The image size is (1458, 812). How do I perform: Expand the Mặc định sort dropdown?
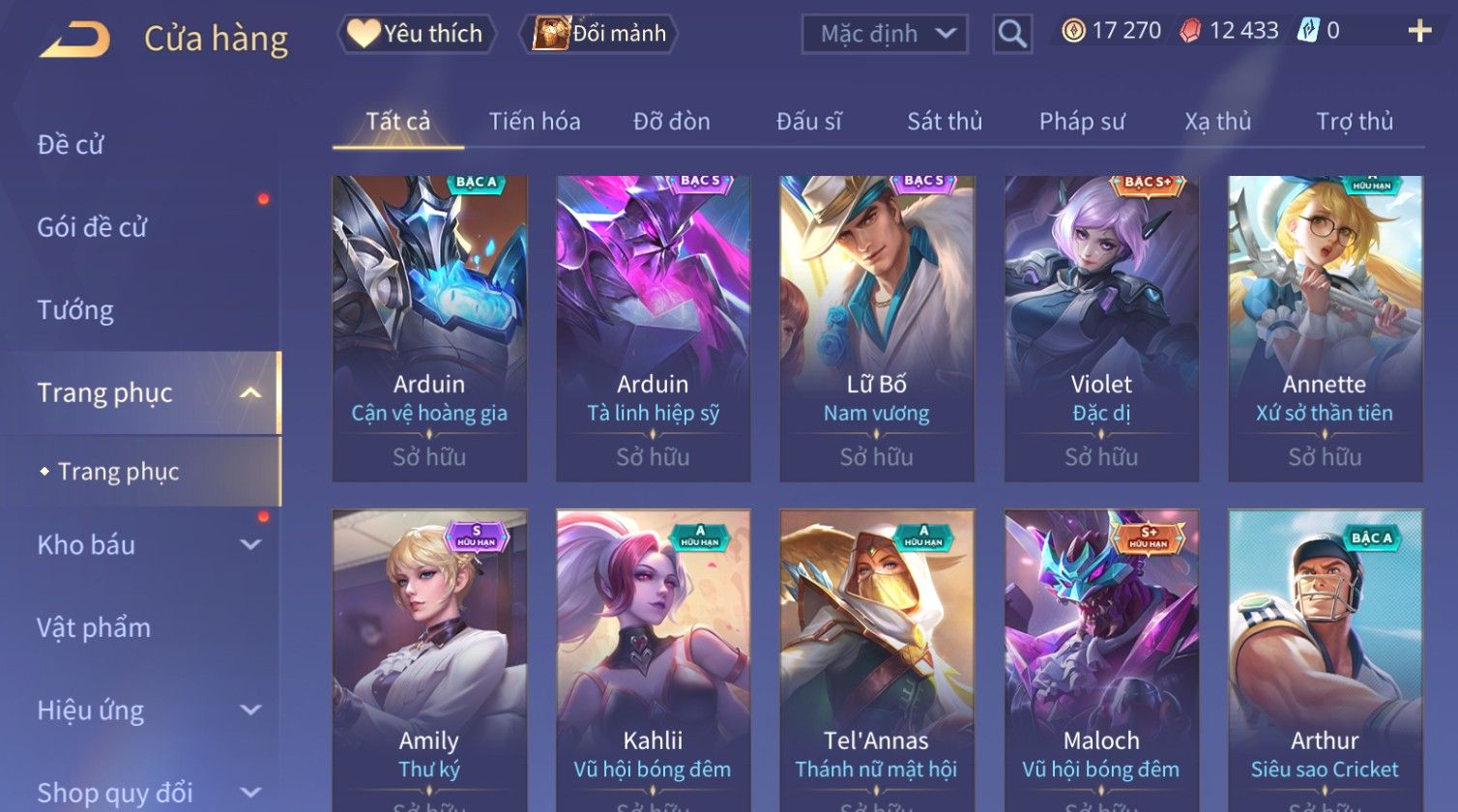click(885, 35)
